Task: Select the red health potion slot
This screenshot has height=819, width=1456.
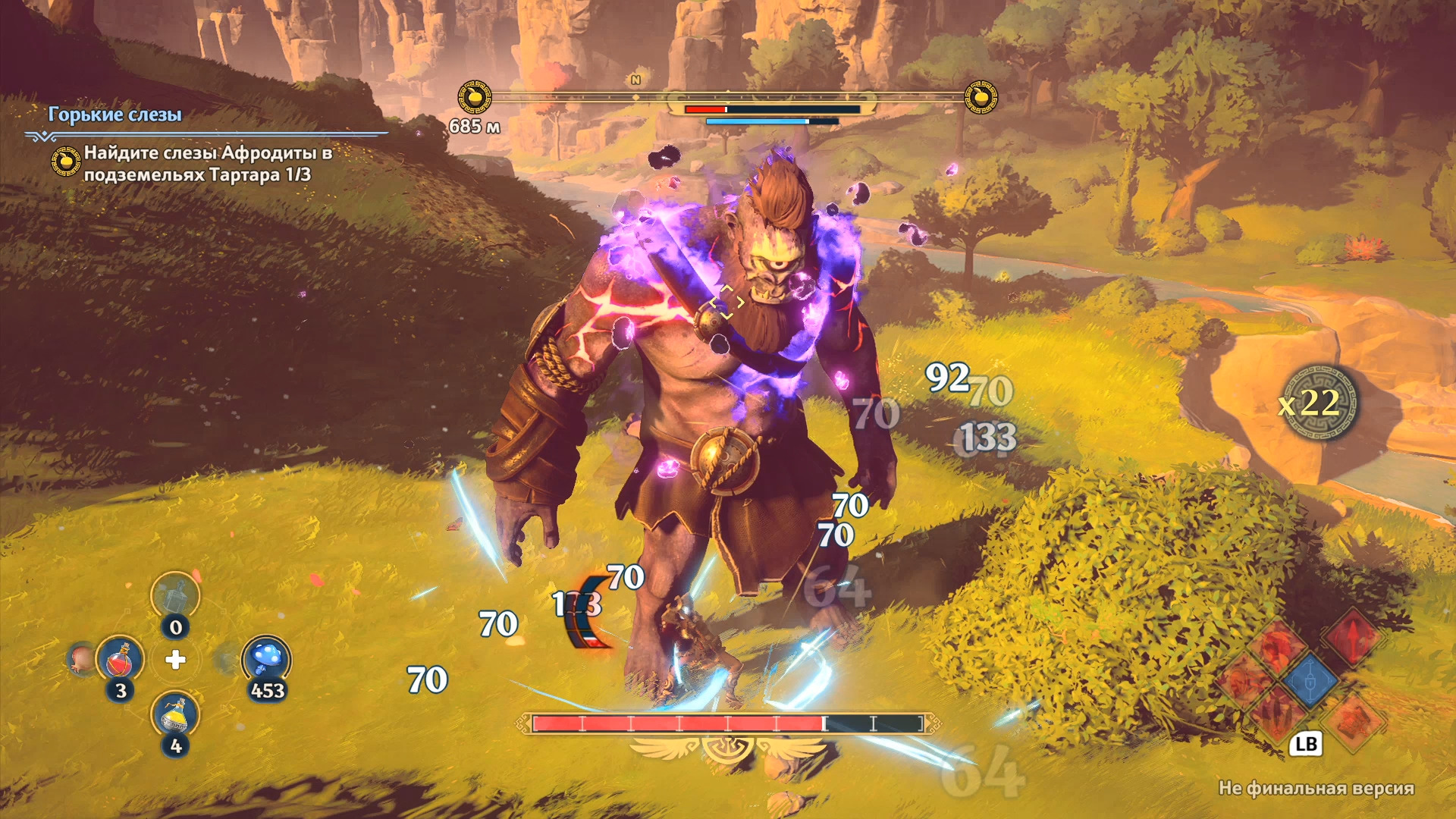Action: tap(120, 661)
